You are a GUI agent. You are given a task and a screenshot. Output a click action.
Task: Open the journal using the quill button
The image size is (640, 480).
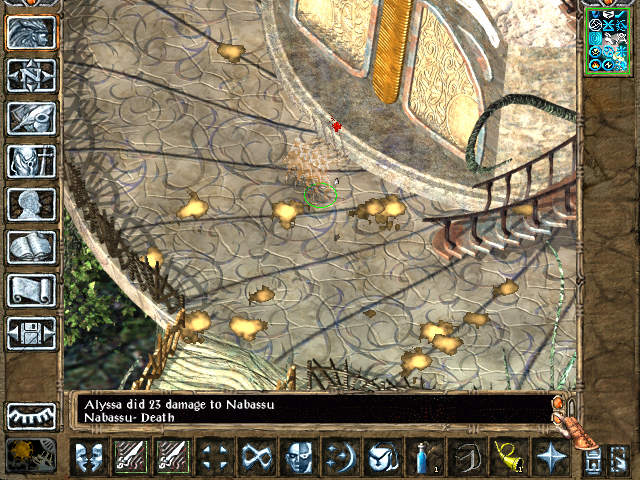[32, 118]
